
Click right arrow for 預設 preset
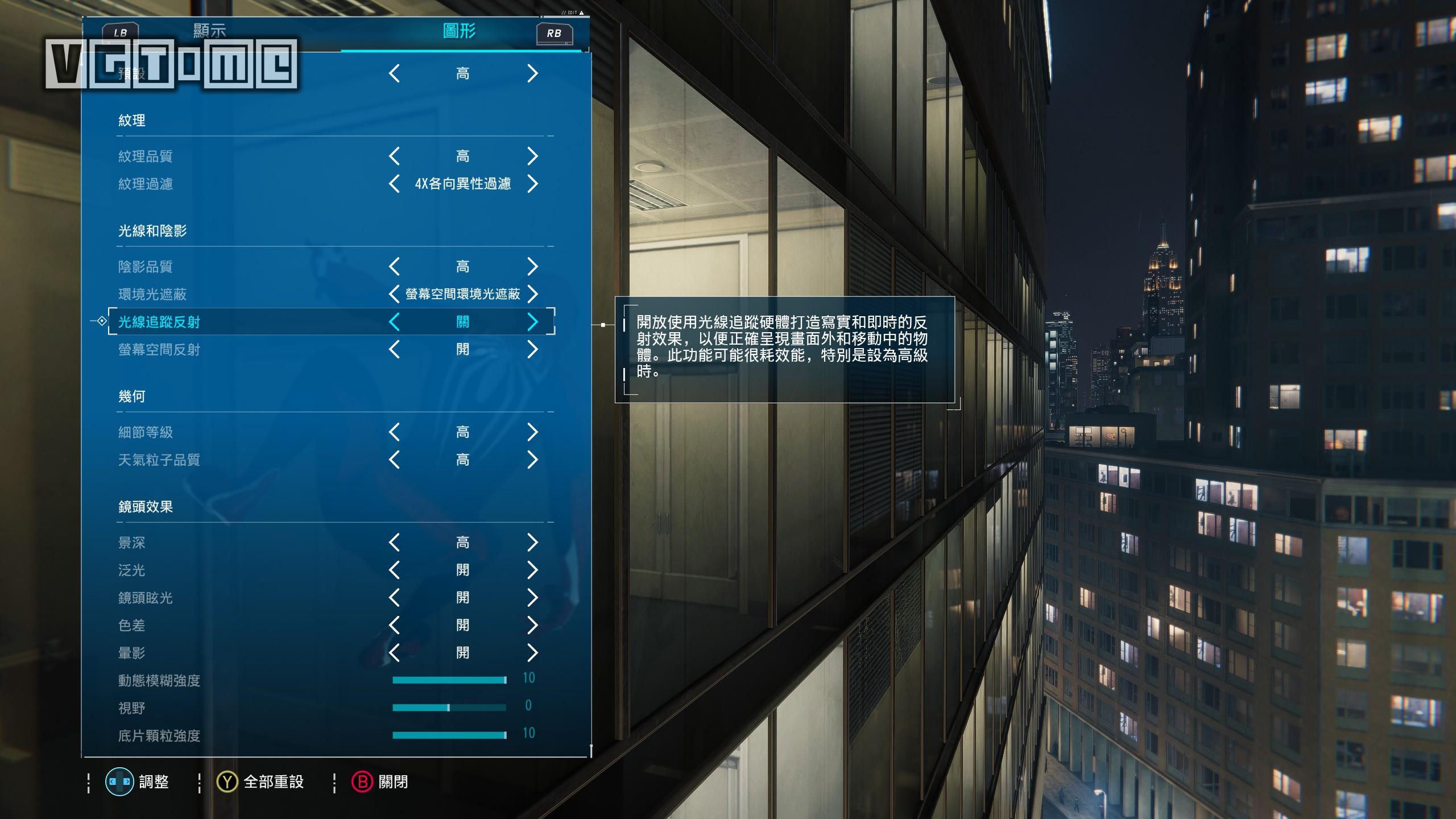[532, 73]
